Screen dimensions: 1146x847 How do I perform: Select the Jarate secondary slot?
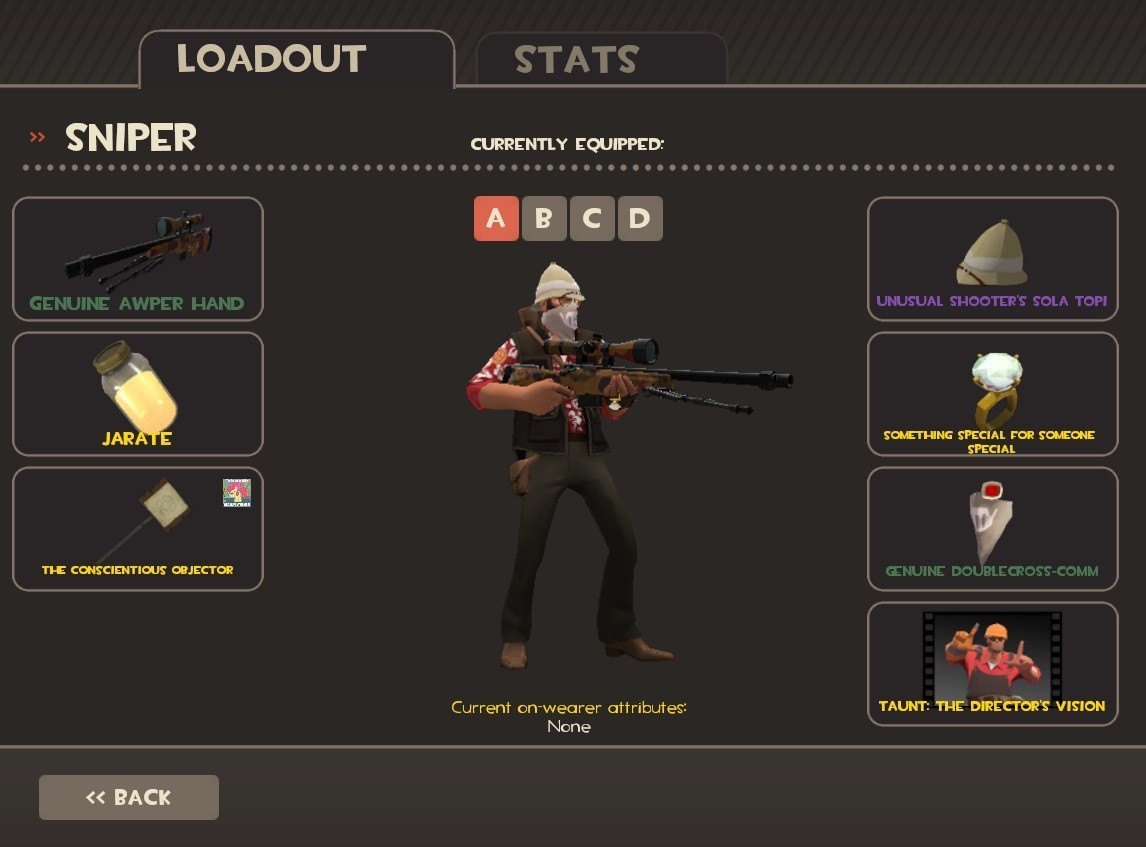click(138, 394)
